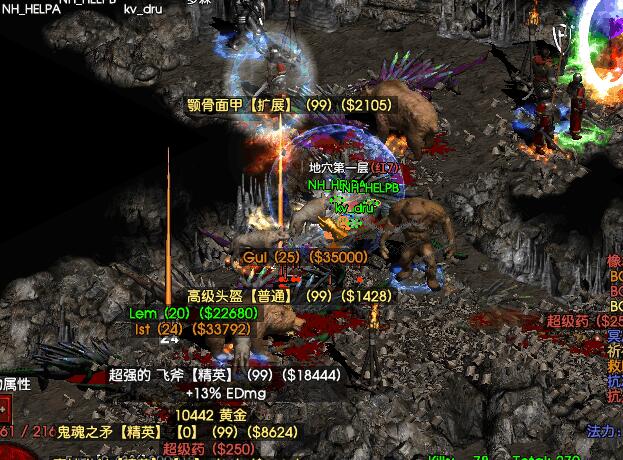Grab the 超强的 飞斧【精英】 item label
Image resolution: width=623 pixels, height=460 pixels.
[225, 375]
